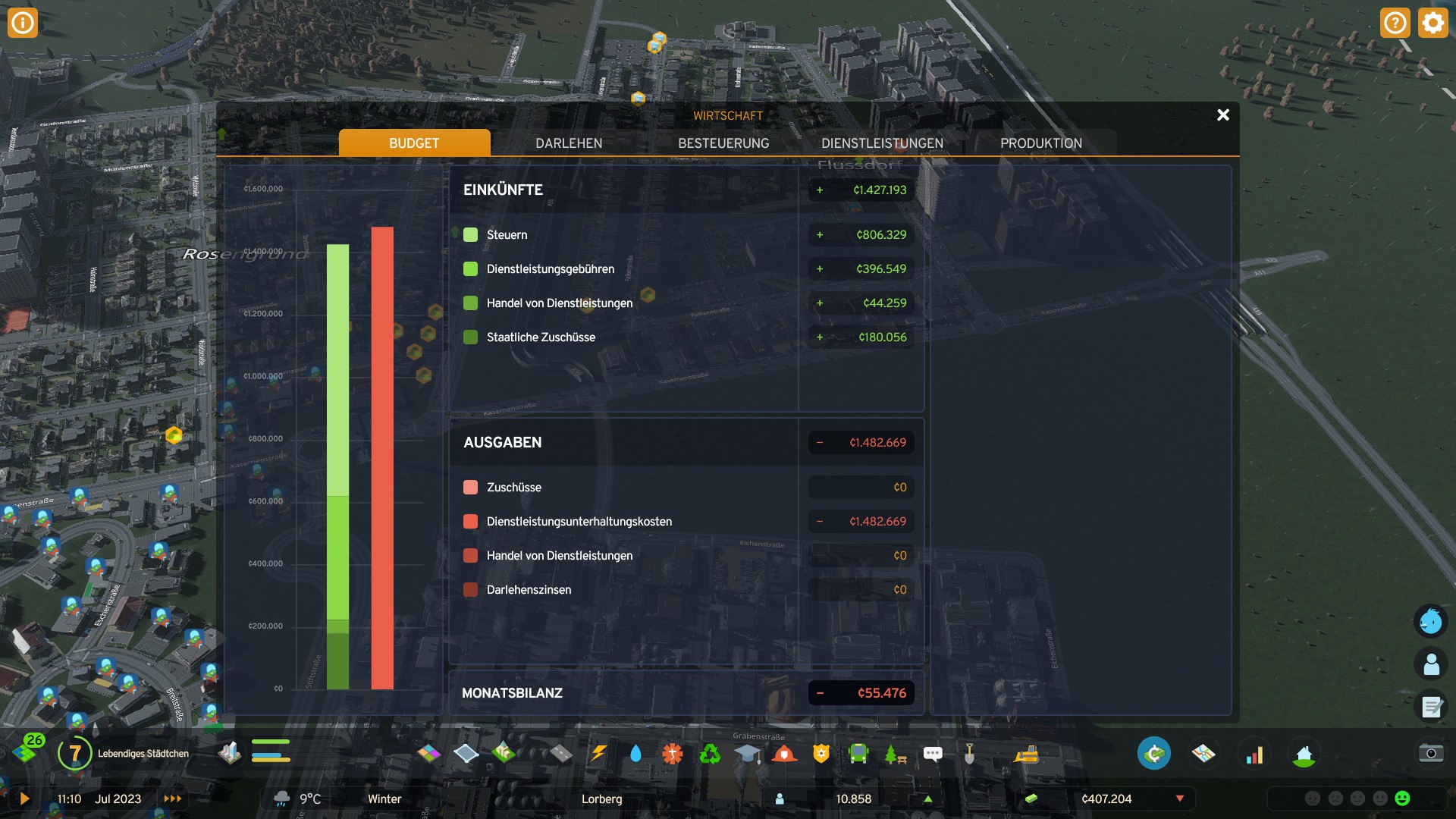This screenshot has width=1456, height=819.
Task: Expand the population trend indicator
Action: [x=927, y=799]
